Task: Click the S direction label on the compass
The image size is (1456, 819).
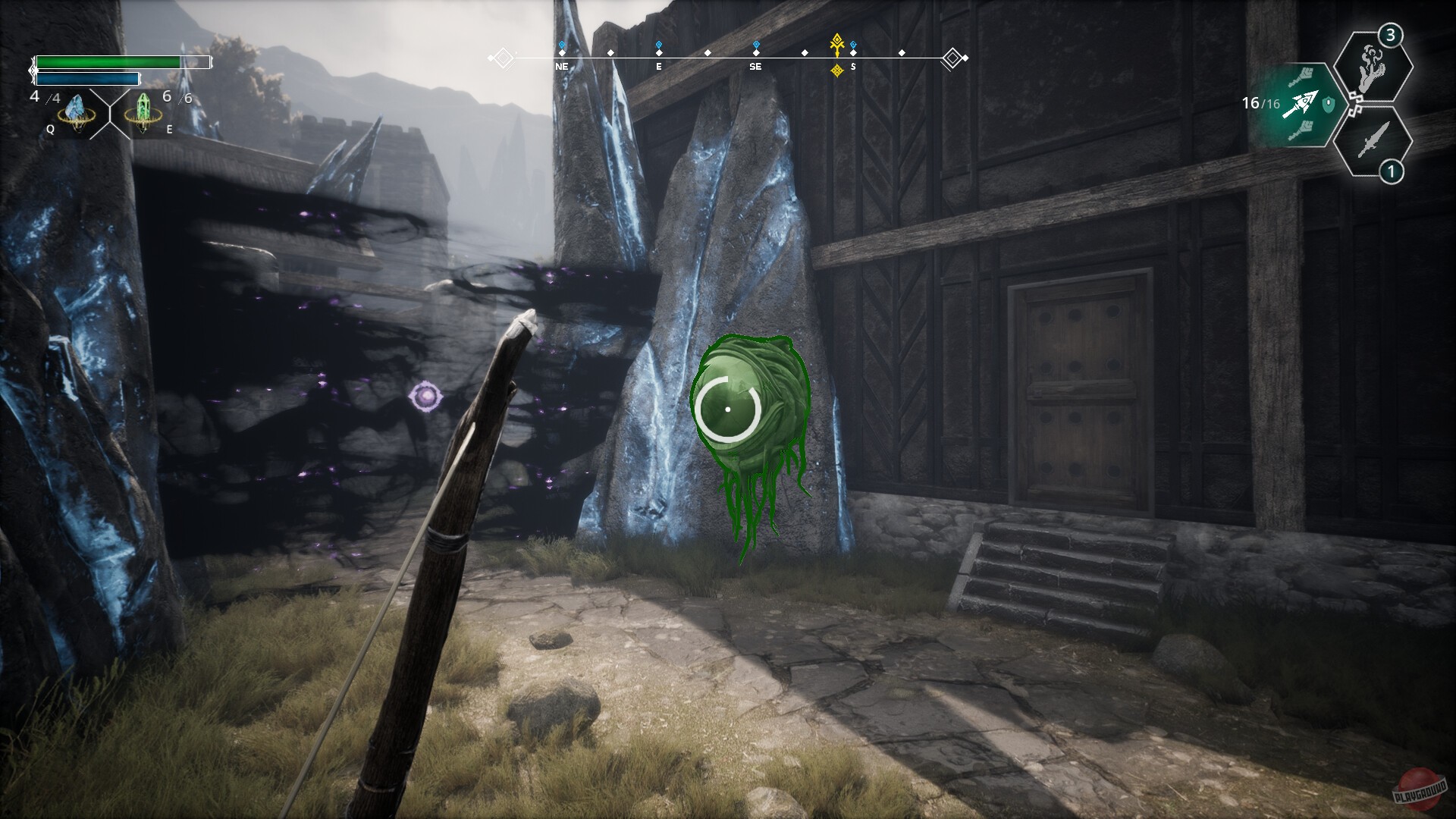Action: pyautogui.click(x=853, y=67)
